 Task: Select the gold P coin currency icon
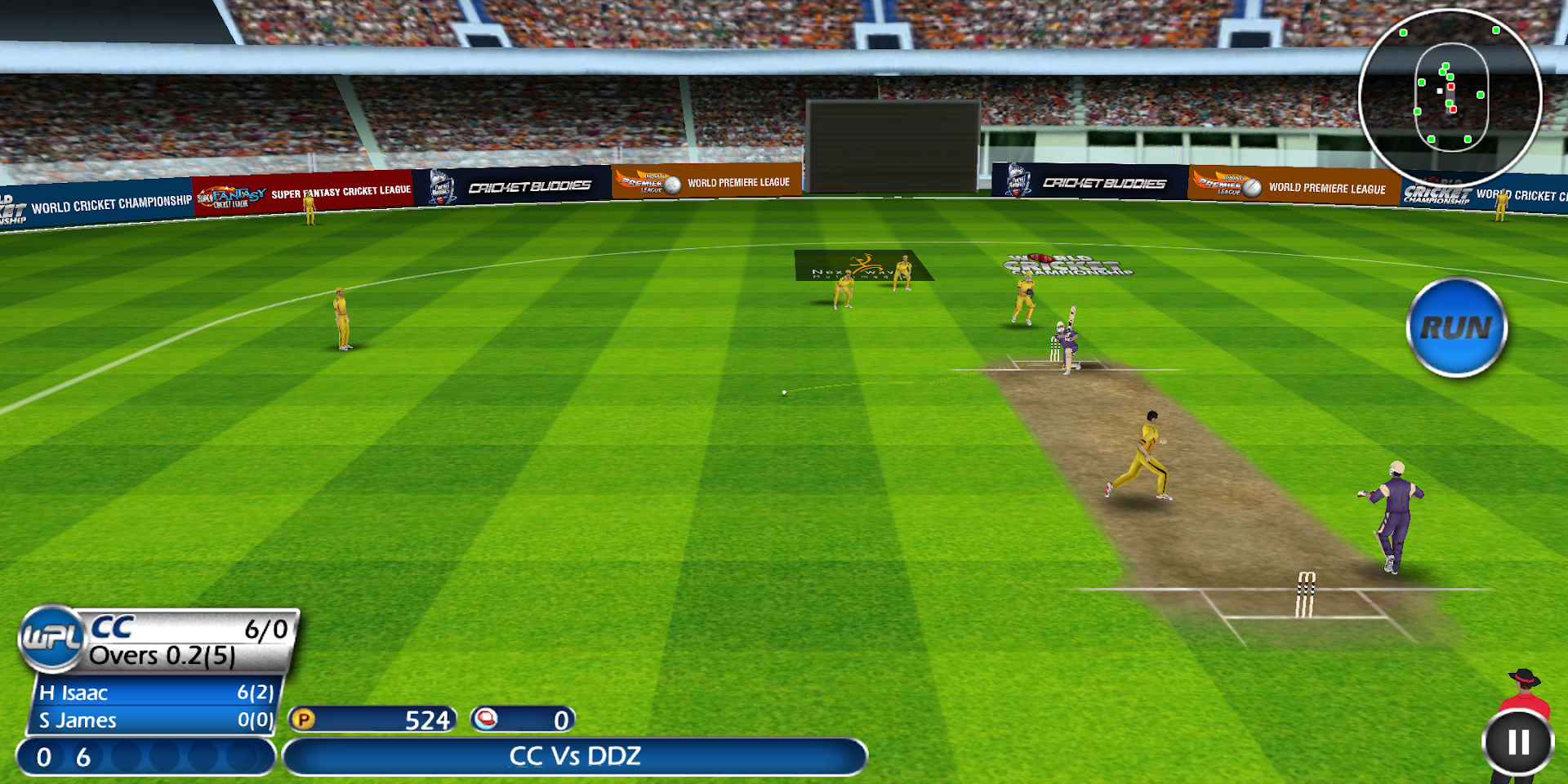tap(303, 719)
